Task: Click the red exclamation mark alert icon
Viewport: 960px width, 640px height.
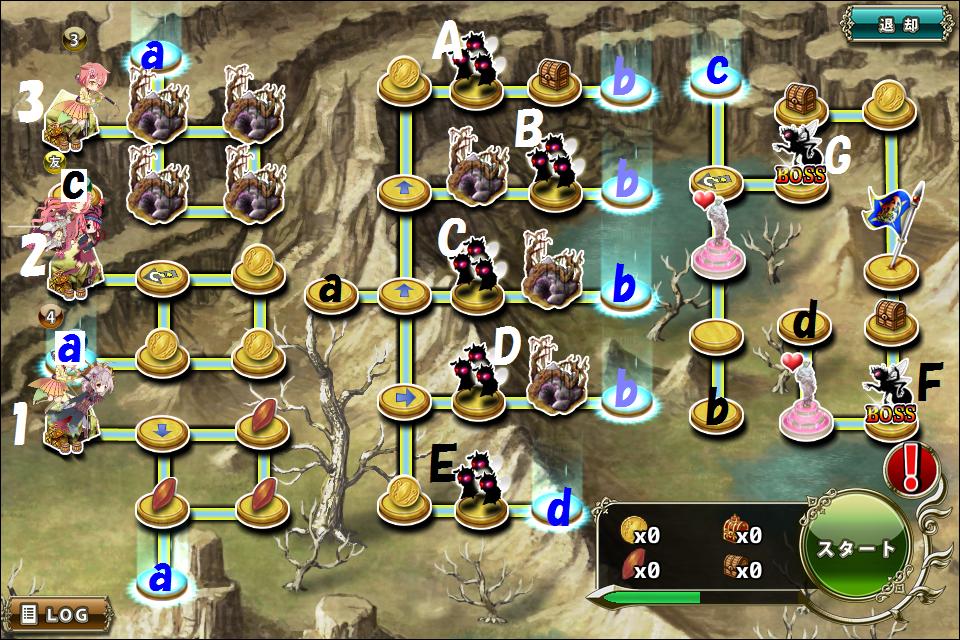Action: coord(910,468)
